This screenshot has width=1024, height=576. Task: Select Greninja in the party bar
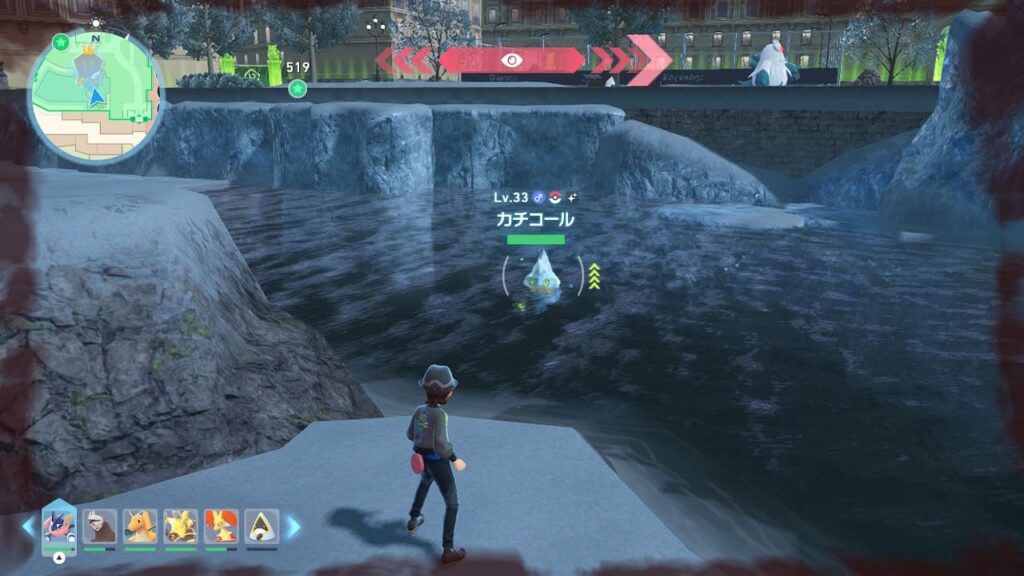58,526
